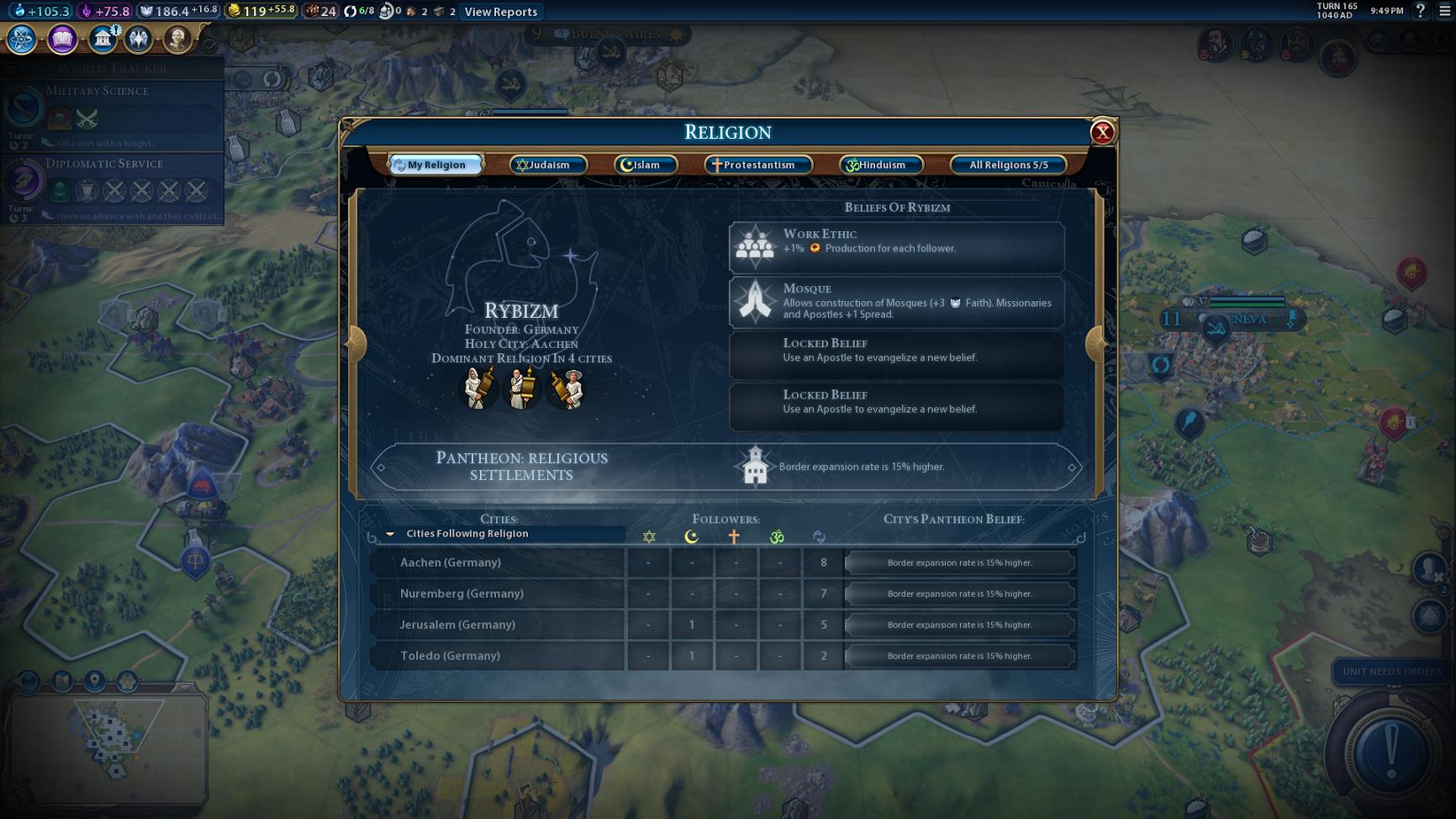Close the Religion panel
Viewport: 1456px width, 819px height.
coord(1102,132)
